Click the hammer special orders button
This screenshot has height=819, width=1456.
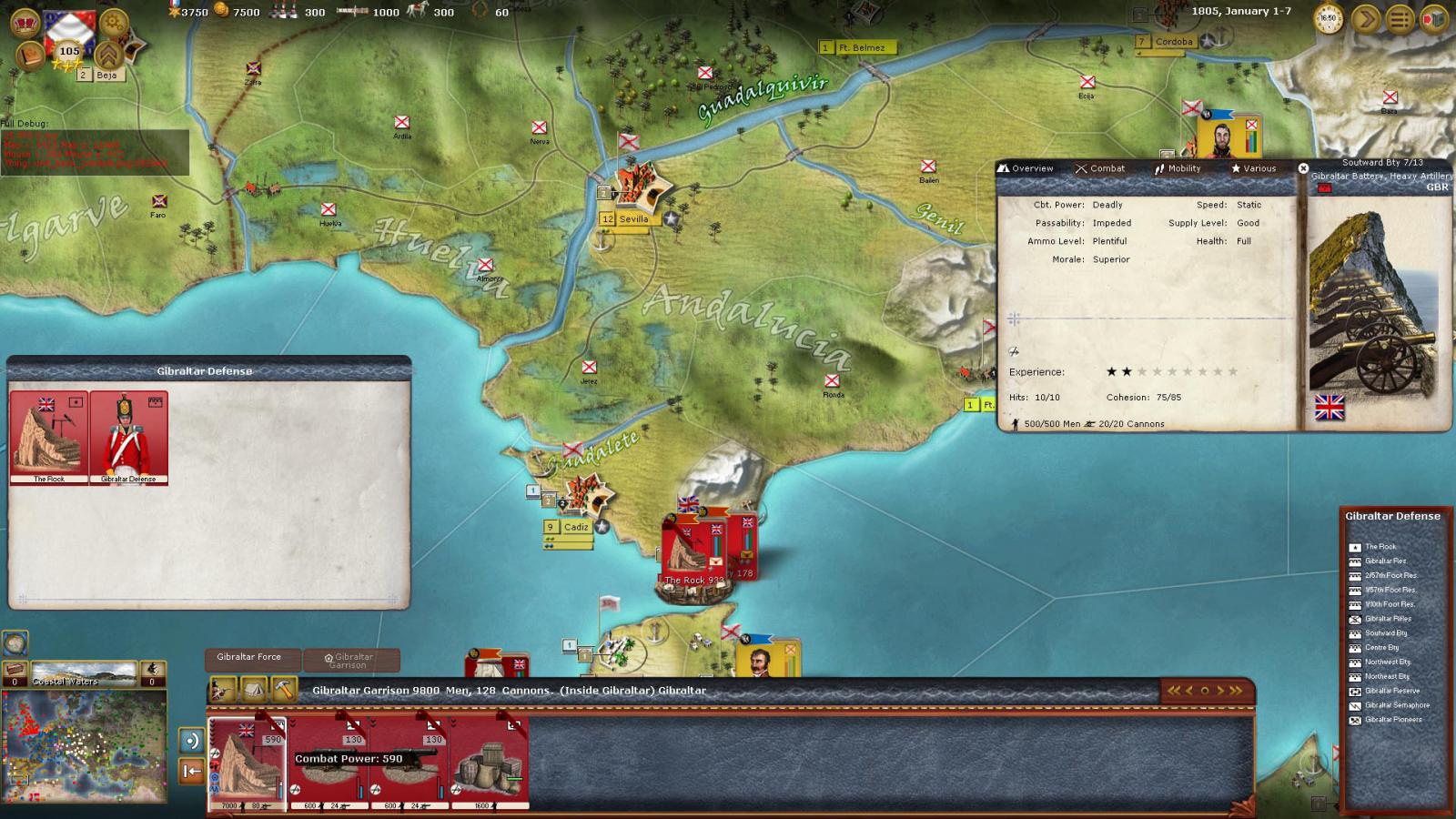click(x=284, y=690)
